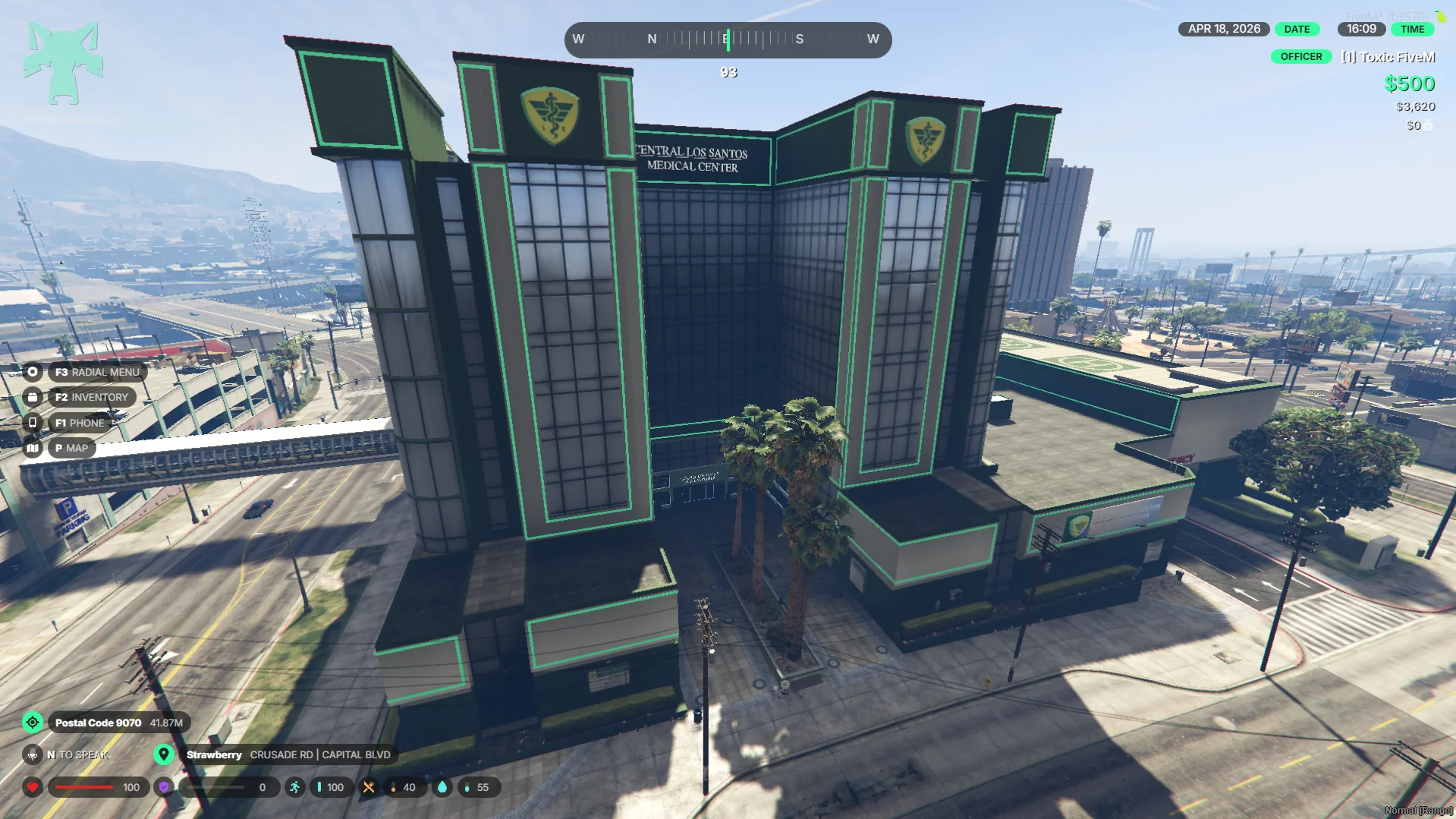1456x819 pixels.
Task: Toggle the microphone voice icon
Action: click(x=33, y=754)
